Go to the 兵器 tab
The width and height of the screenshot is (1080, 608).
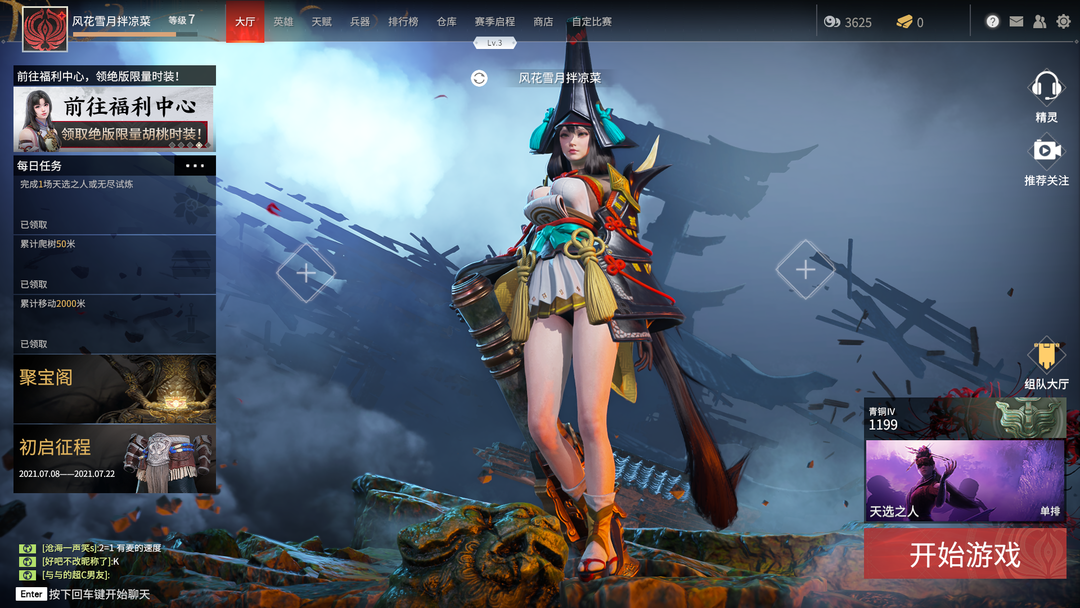coord(360,22)
